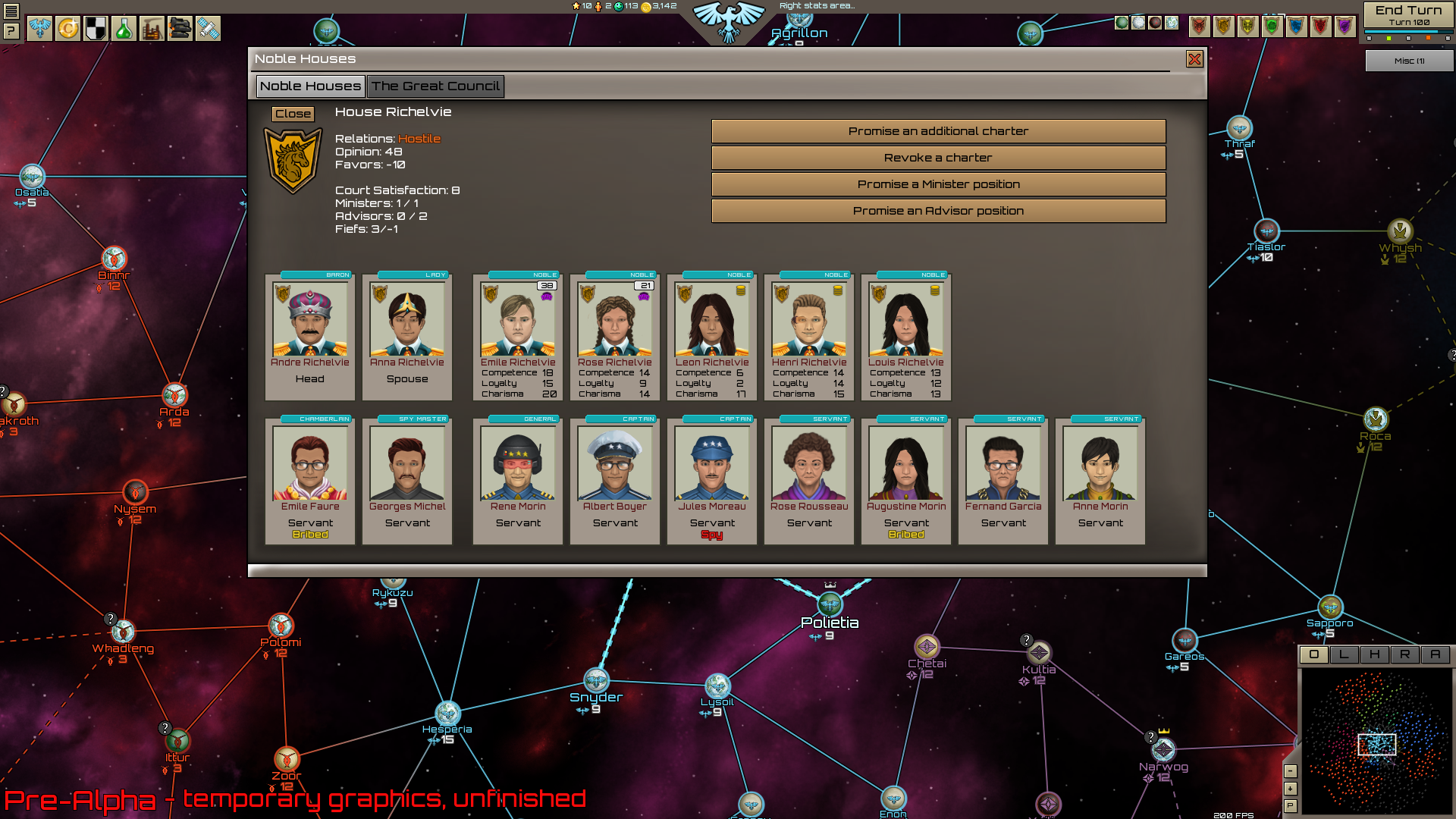This screenshot has height=819, width=1456.
Task: Click the question mark help button
Action: [12, 32]
